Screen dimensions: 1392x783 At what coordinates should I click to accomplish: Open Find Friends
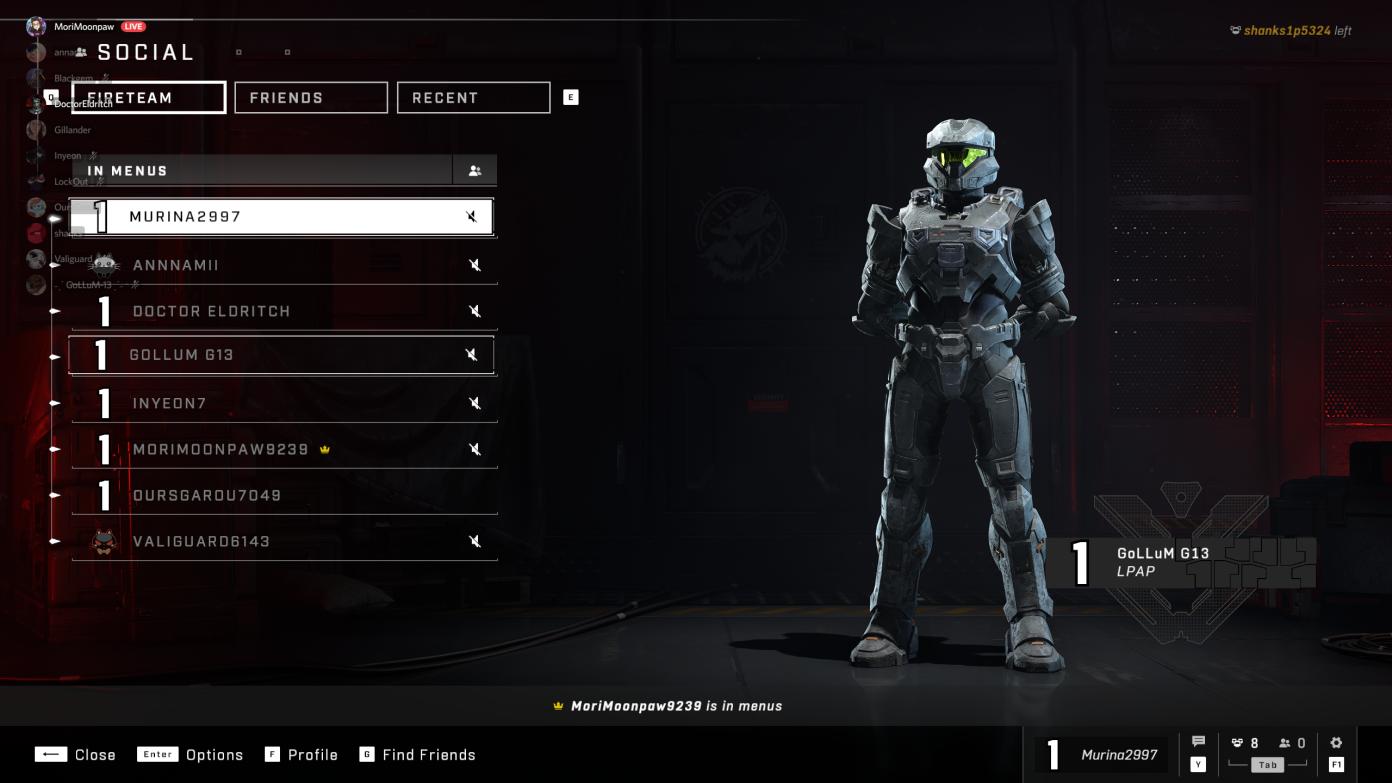(x=418, y=755)
